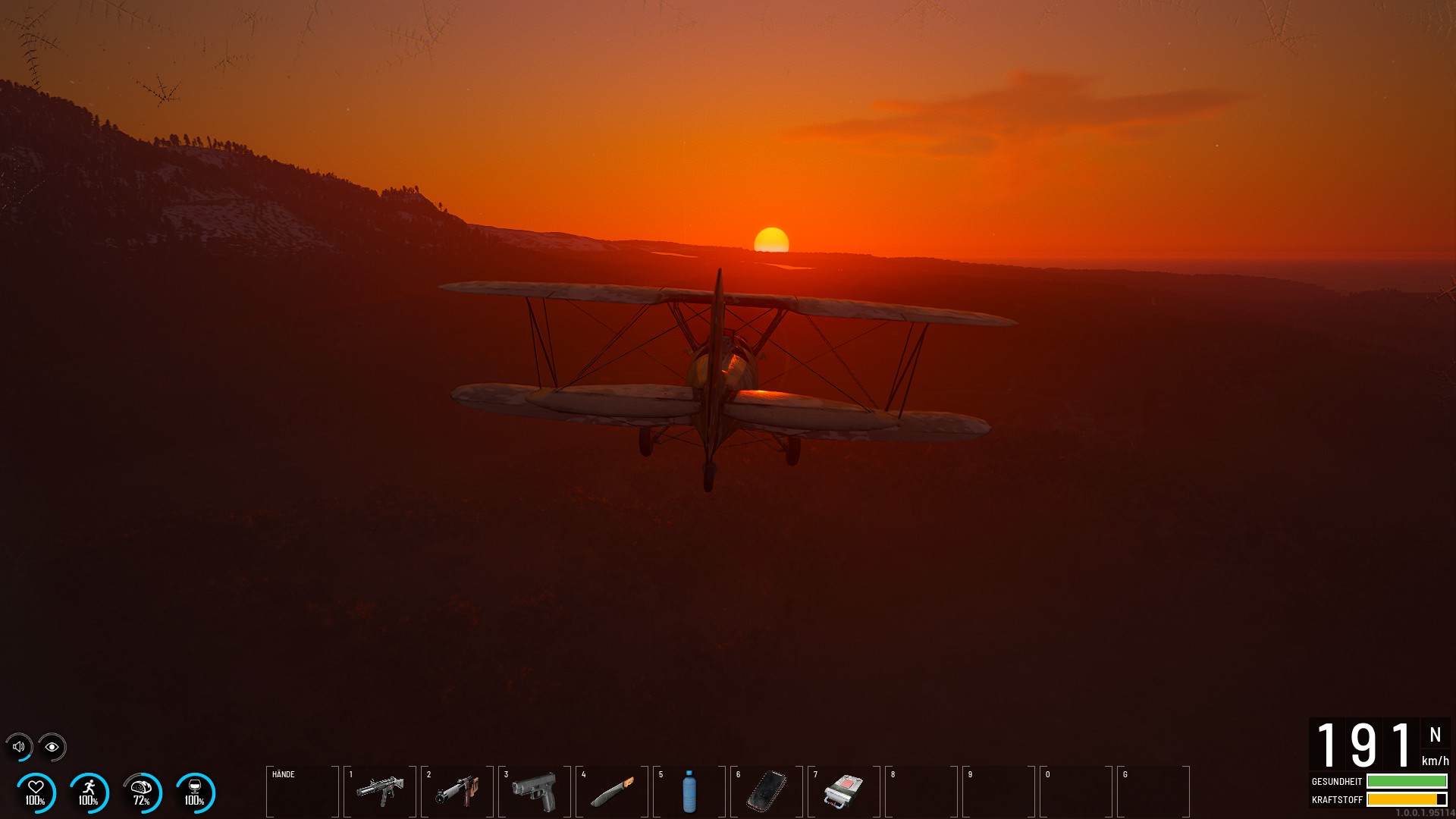The height and width of the screenshot is (819, 1456).
Task: Equip the combat knife in slot 4
Action: (x=612, y=792)
